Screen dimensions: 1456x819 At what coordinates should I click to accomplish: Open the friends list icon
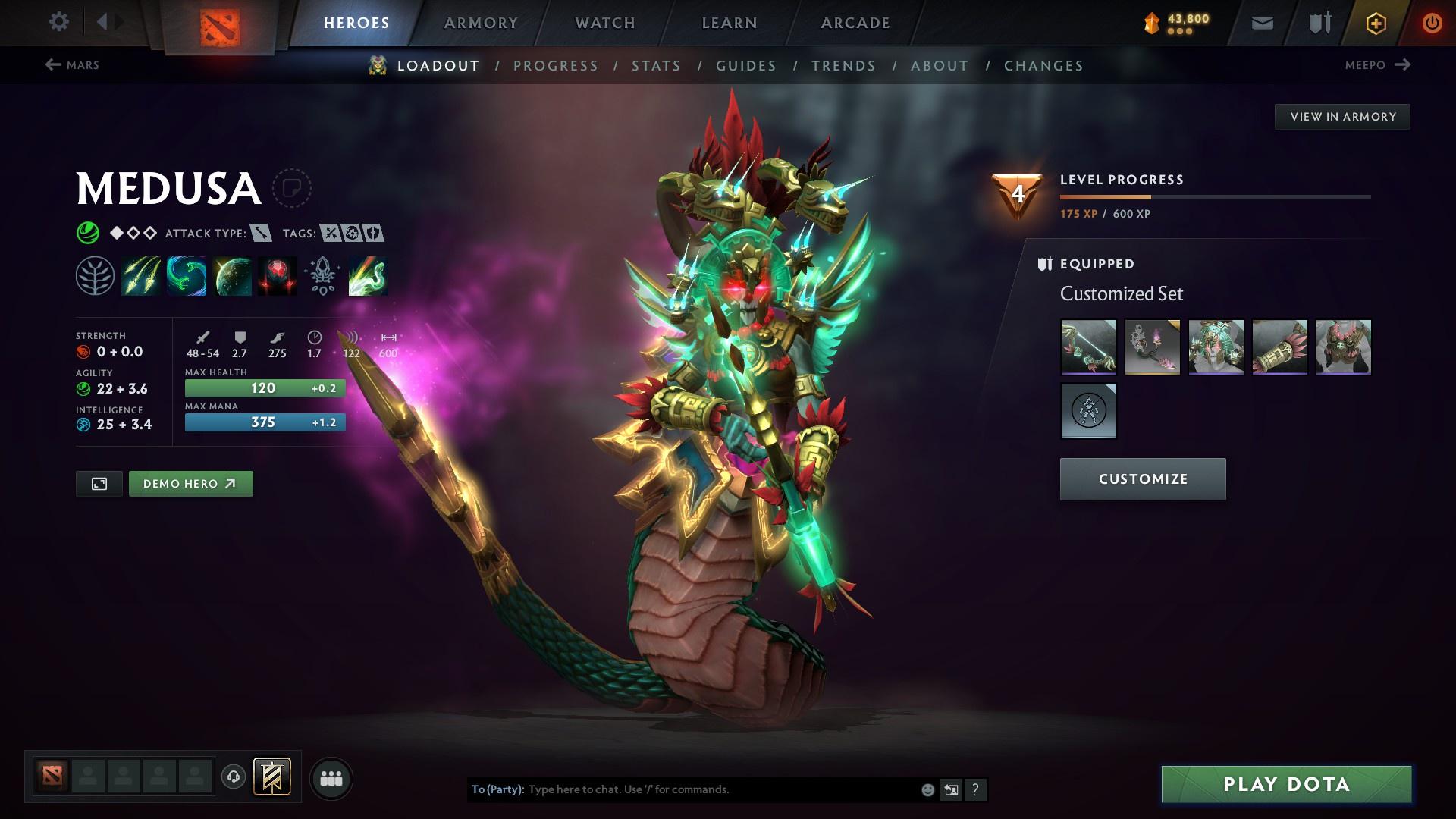pos(331,777)
